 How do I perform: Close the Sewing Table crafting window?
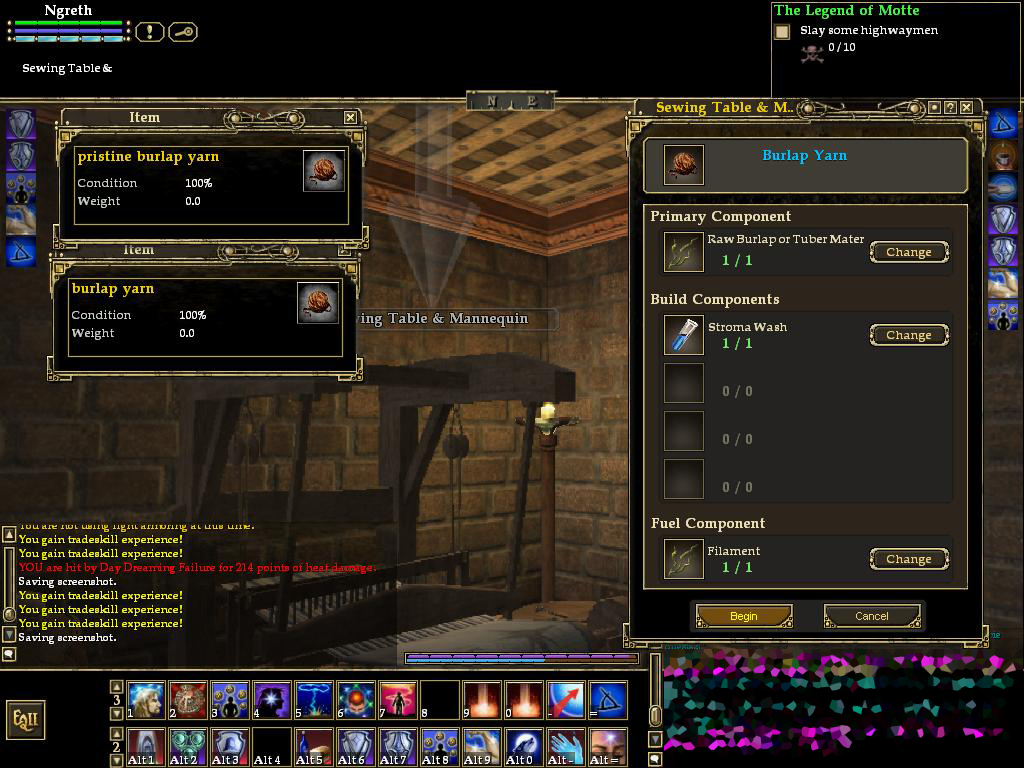point(968,107)
